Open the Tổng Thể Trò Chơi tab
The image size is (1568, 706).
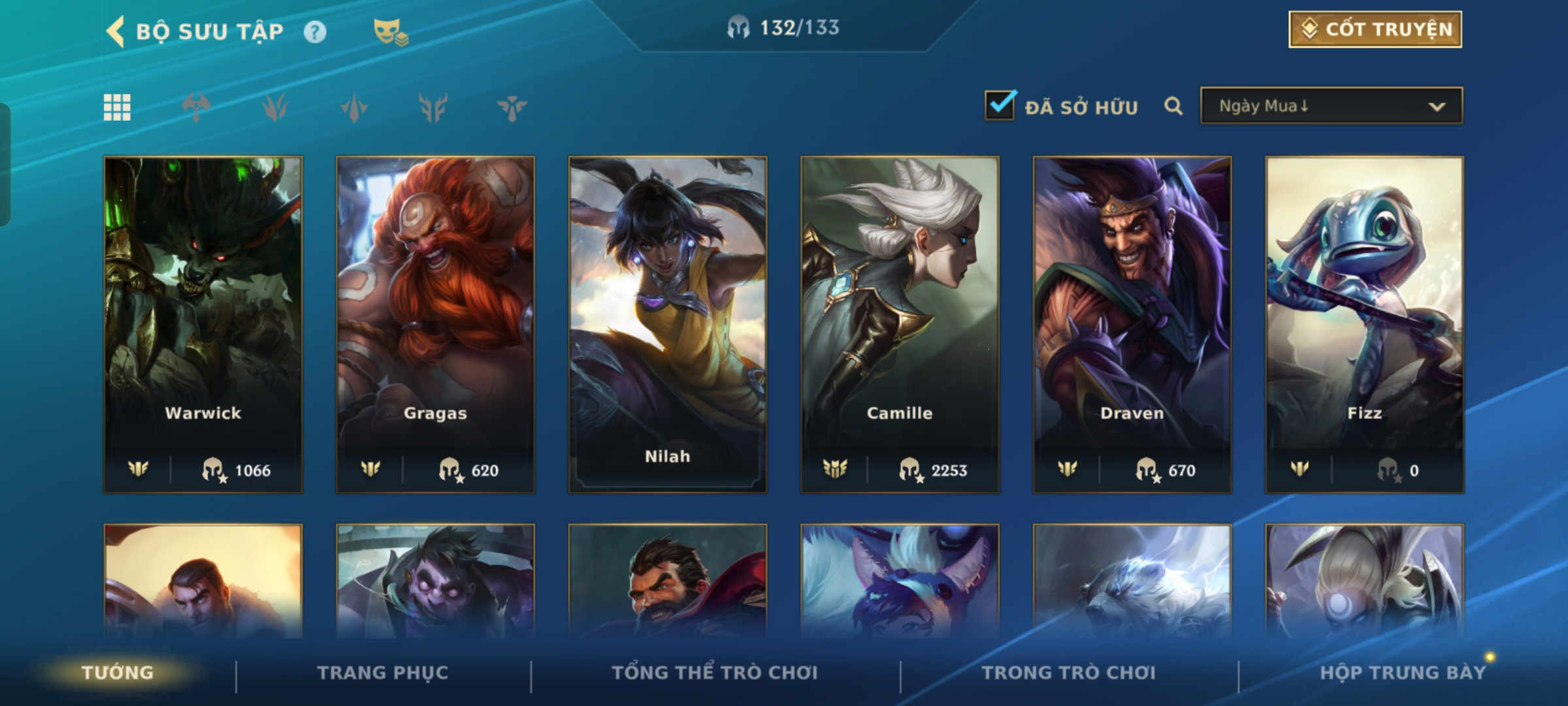pyautogui.click(x=715, y=673)
